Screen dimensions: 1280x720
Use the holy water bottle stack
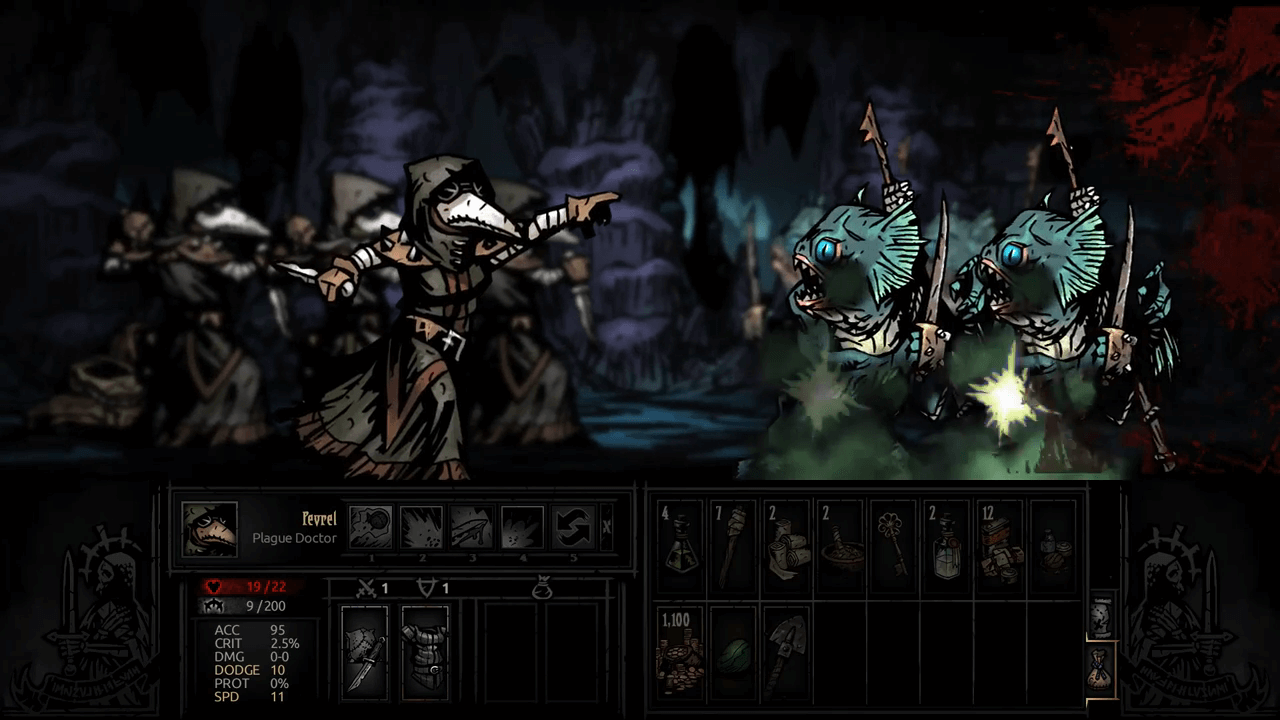coord(946,544)
